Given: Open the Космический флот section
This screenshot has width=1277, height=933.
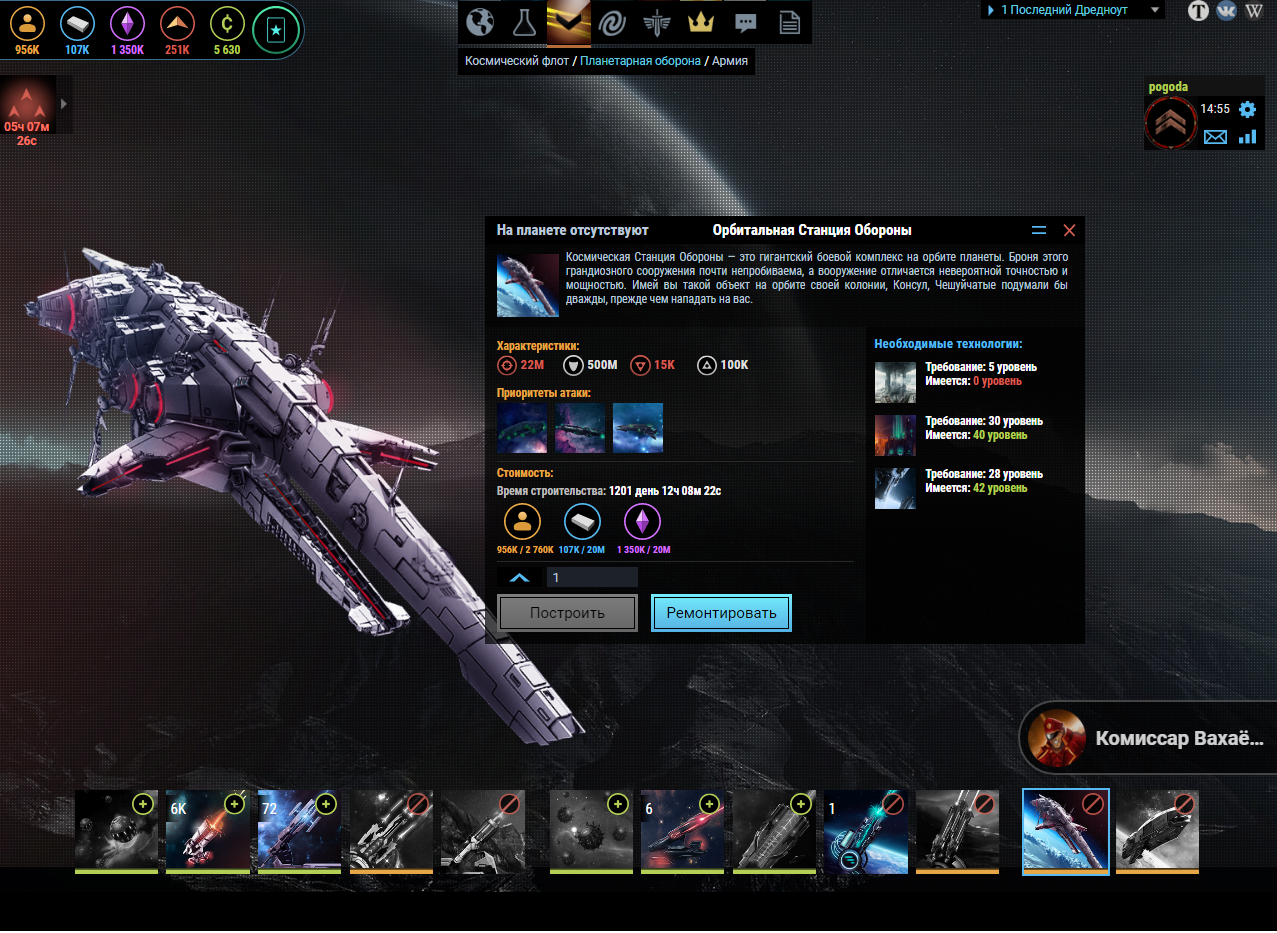Looking at the screenshot, I should [x=517, y=61].
